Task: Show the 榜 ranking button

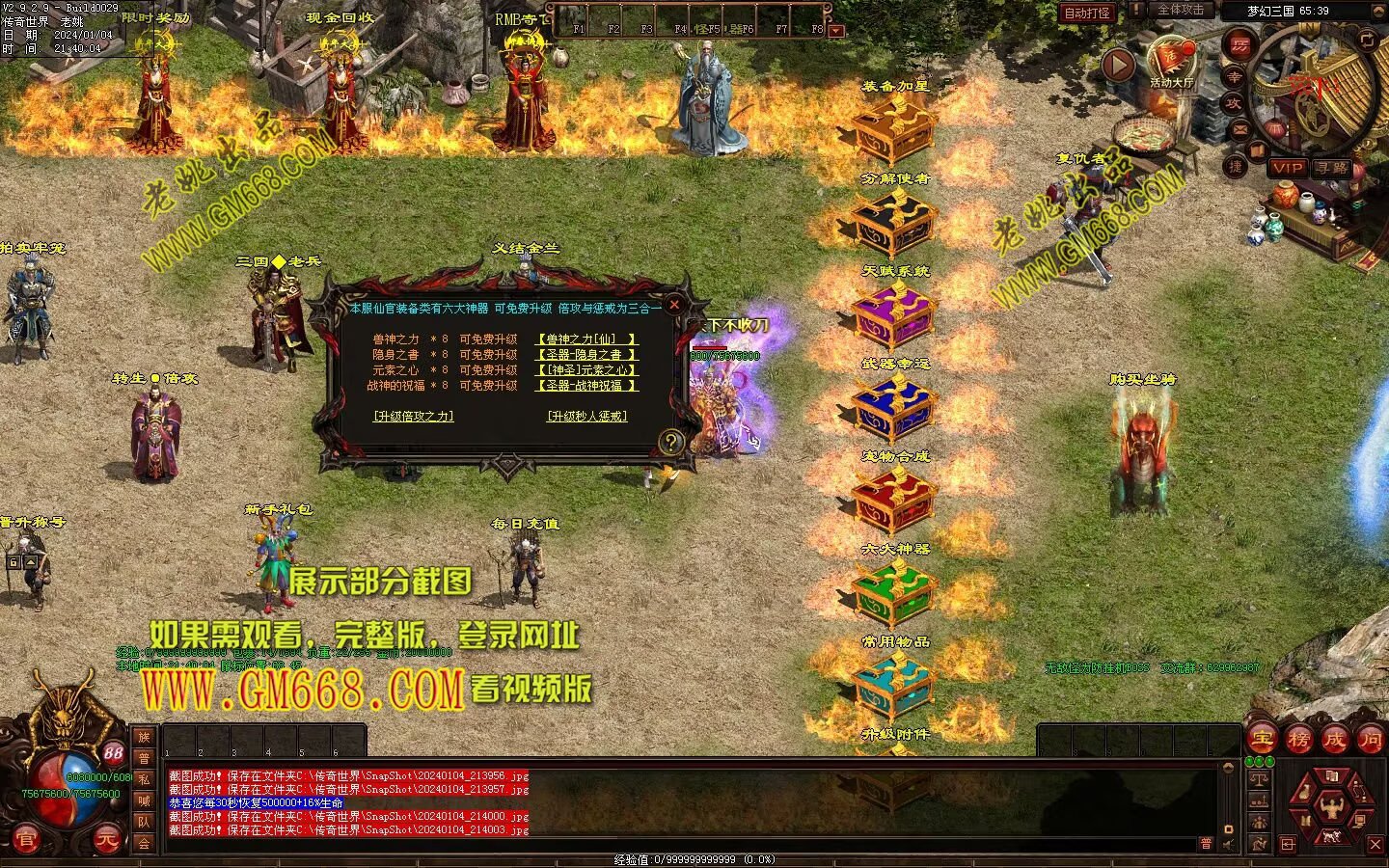Action: click(1298, 740)
